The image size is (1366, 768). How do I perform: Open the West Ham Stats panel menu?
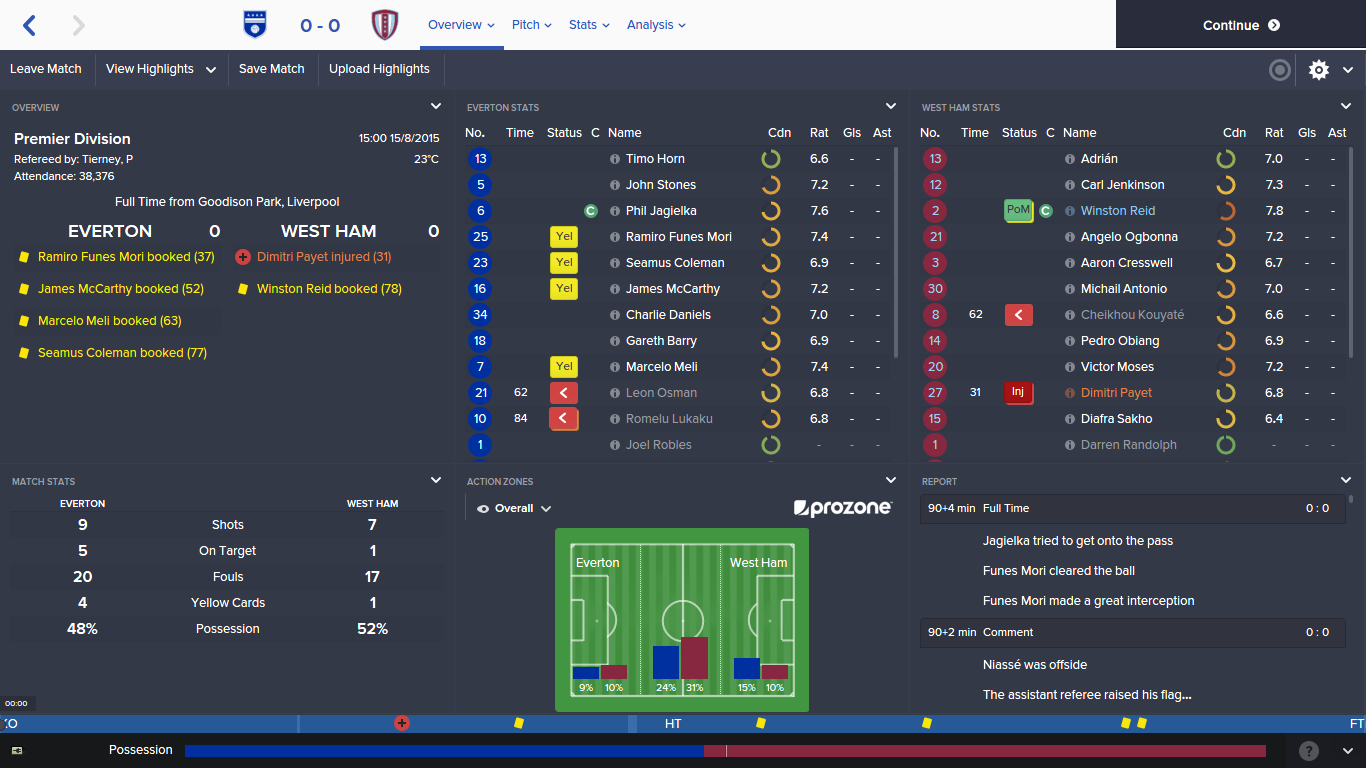click(1346, 106)
